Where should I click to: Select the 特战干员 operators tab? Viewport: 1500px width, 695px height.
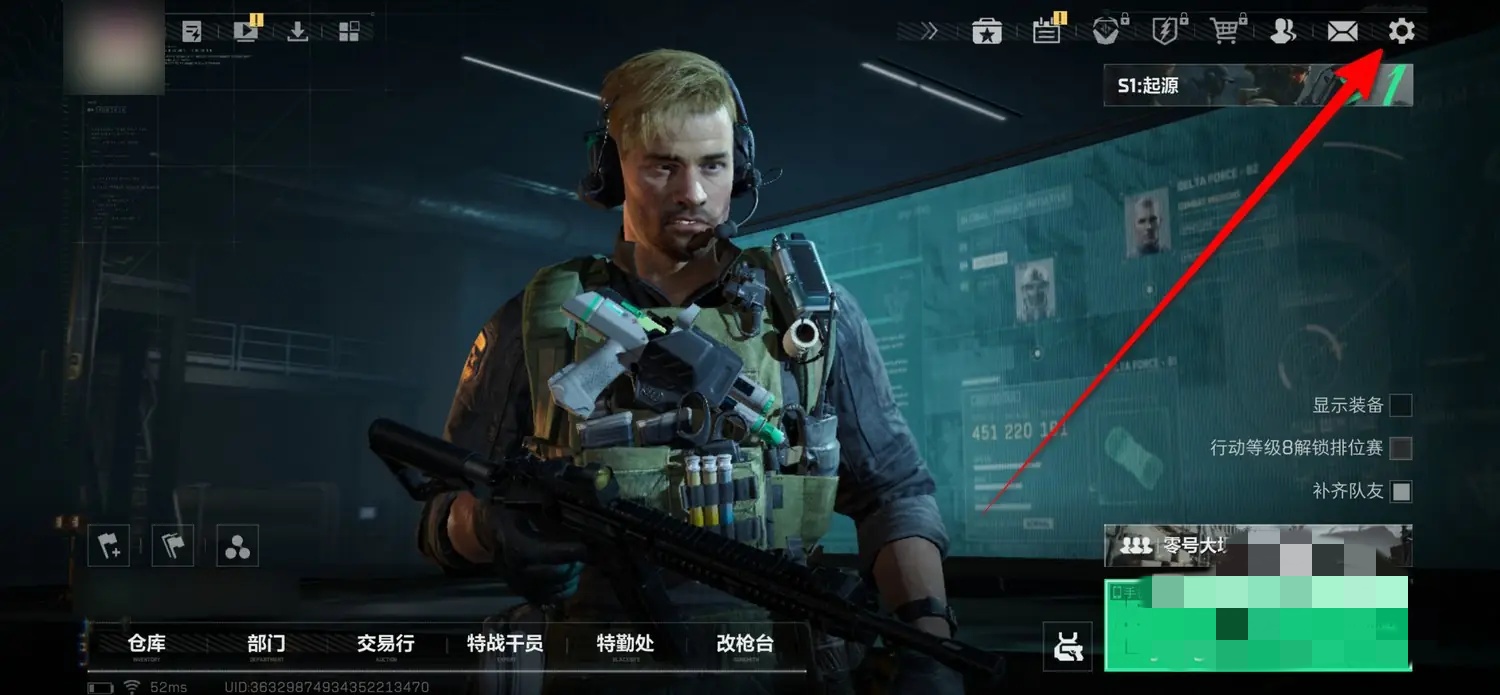coord(505,644)
